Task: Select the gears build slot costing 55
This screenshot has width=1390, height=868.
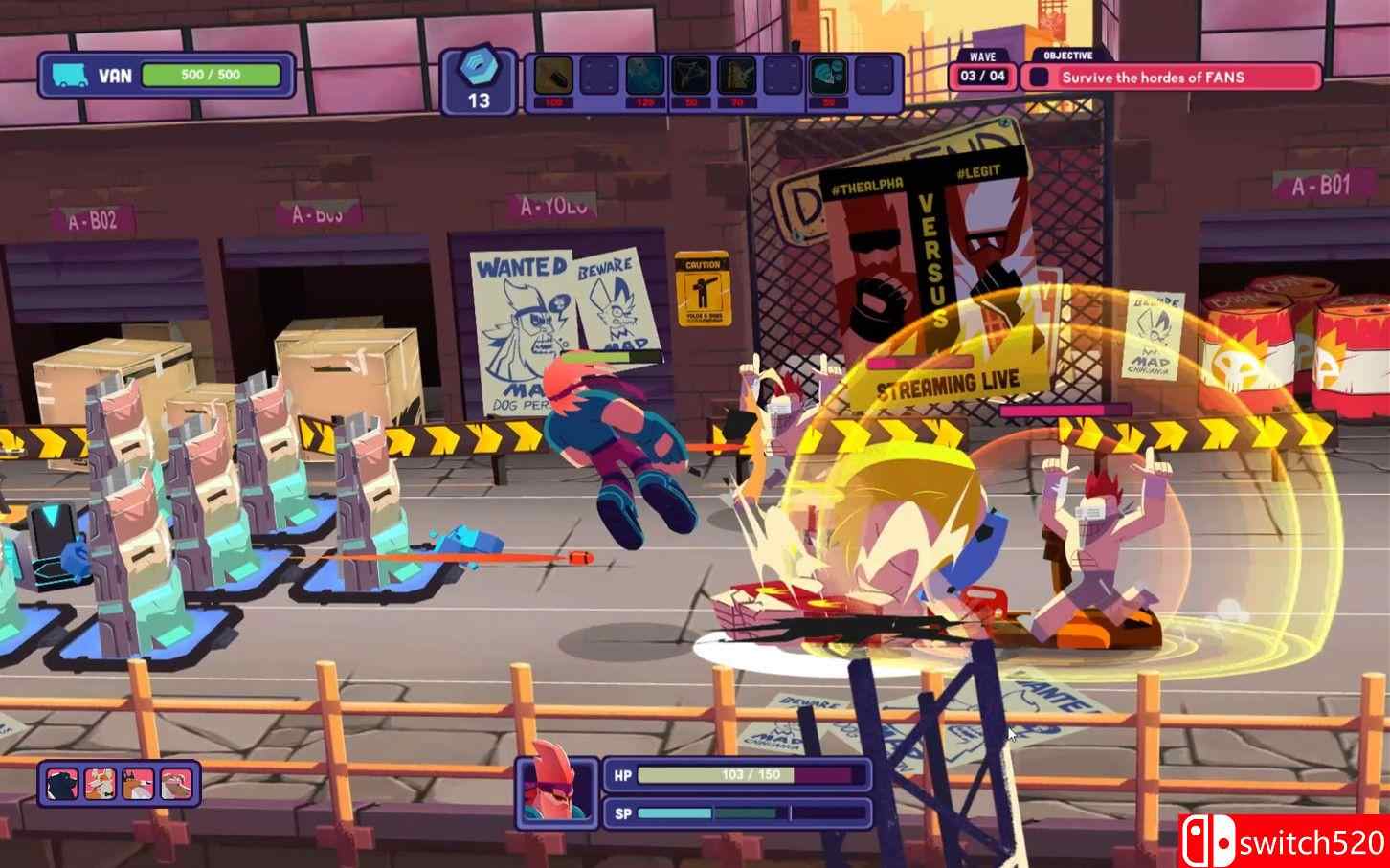Action: pos(829,76)
